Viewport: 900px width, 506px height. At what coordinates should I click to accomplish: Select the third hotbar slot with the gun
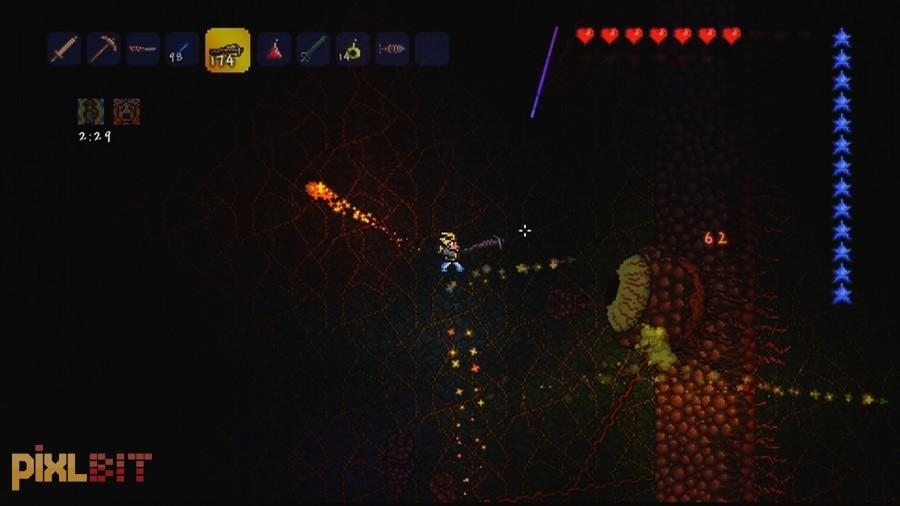(142, 48)
